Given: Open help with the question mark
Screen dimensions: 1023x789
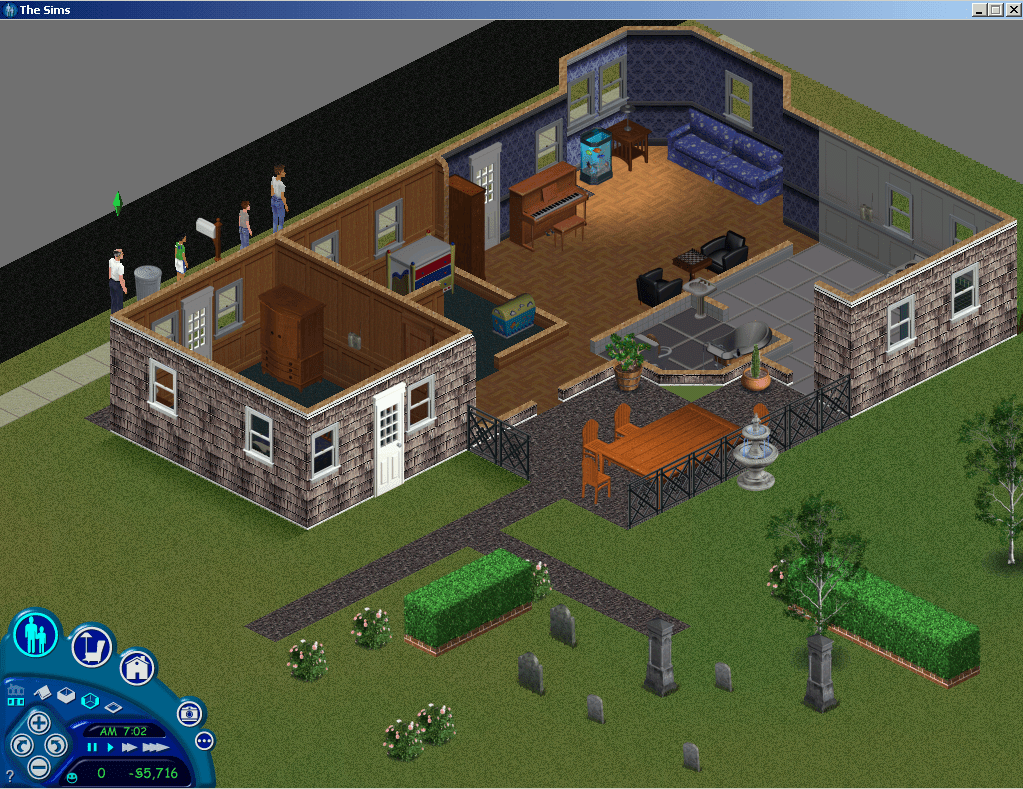Looking at the screenshot, I should tap(10, 775).
